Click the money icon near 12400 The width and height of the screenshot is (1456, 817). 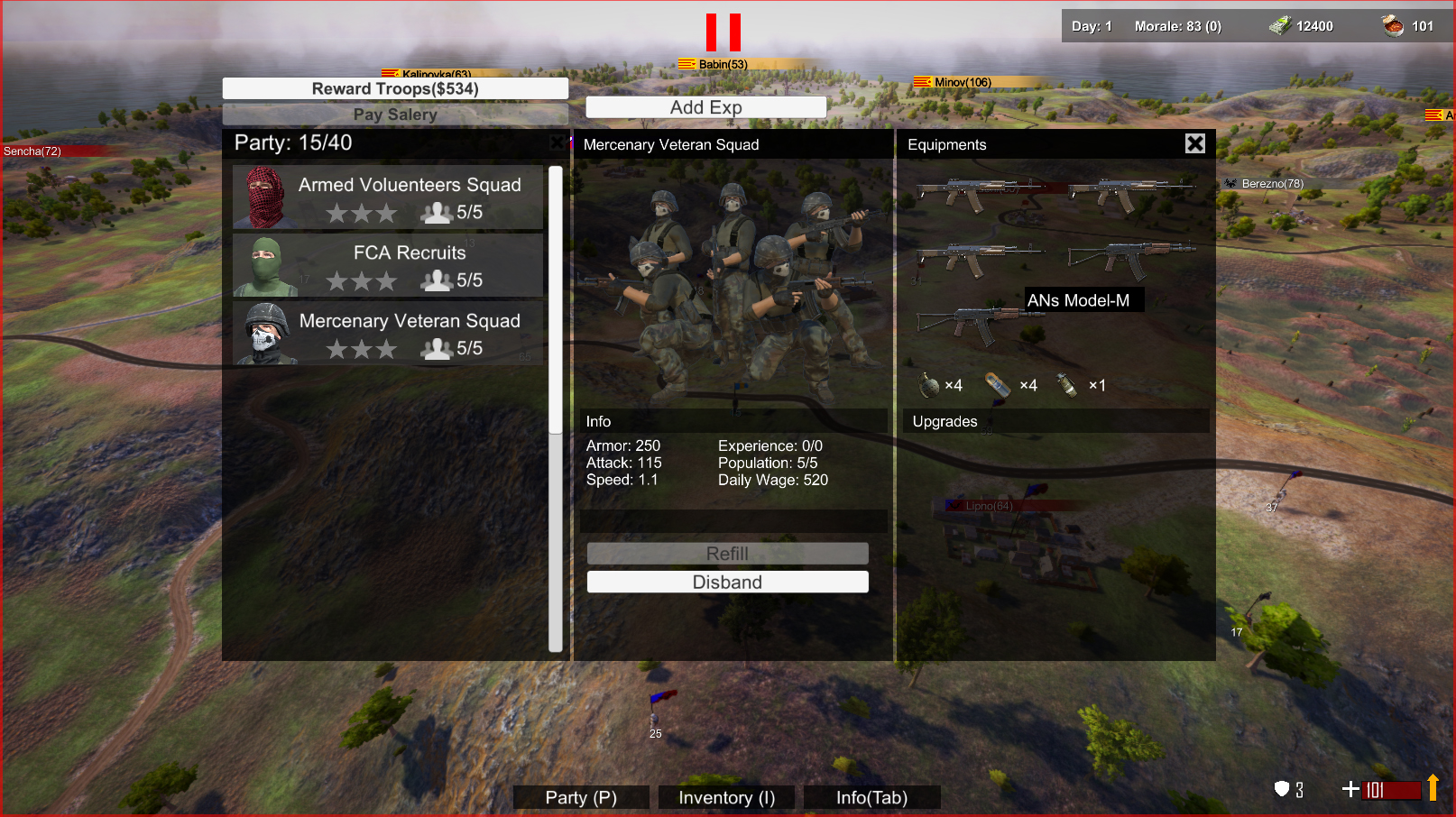point(1280,25)
